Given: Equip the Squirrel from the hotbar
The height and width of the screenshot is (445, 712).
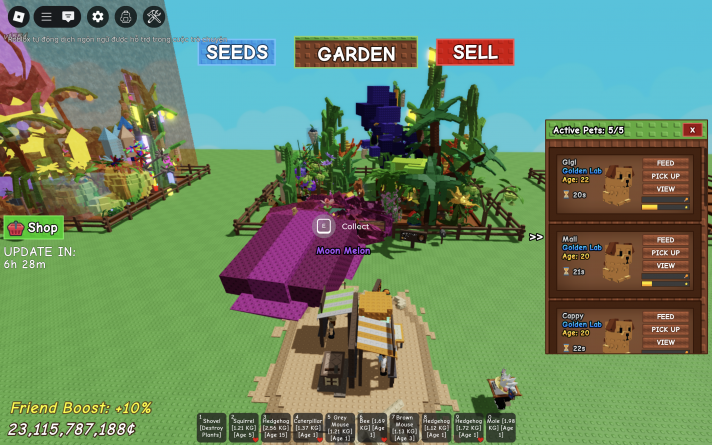Looking at the screenshot, I should [243, 427].
